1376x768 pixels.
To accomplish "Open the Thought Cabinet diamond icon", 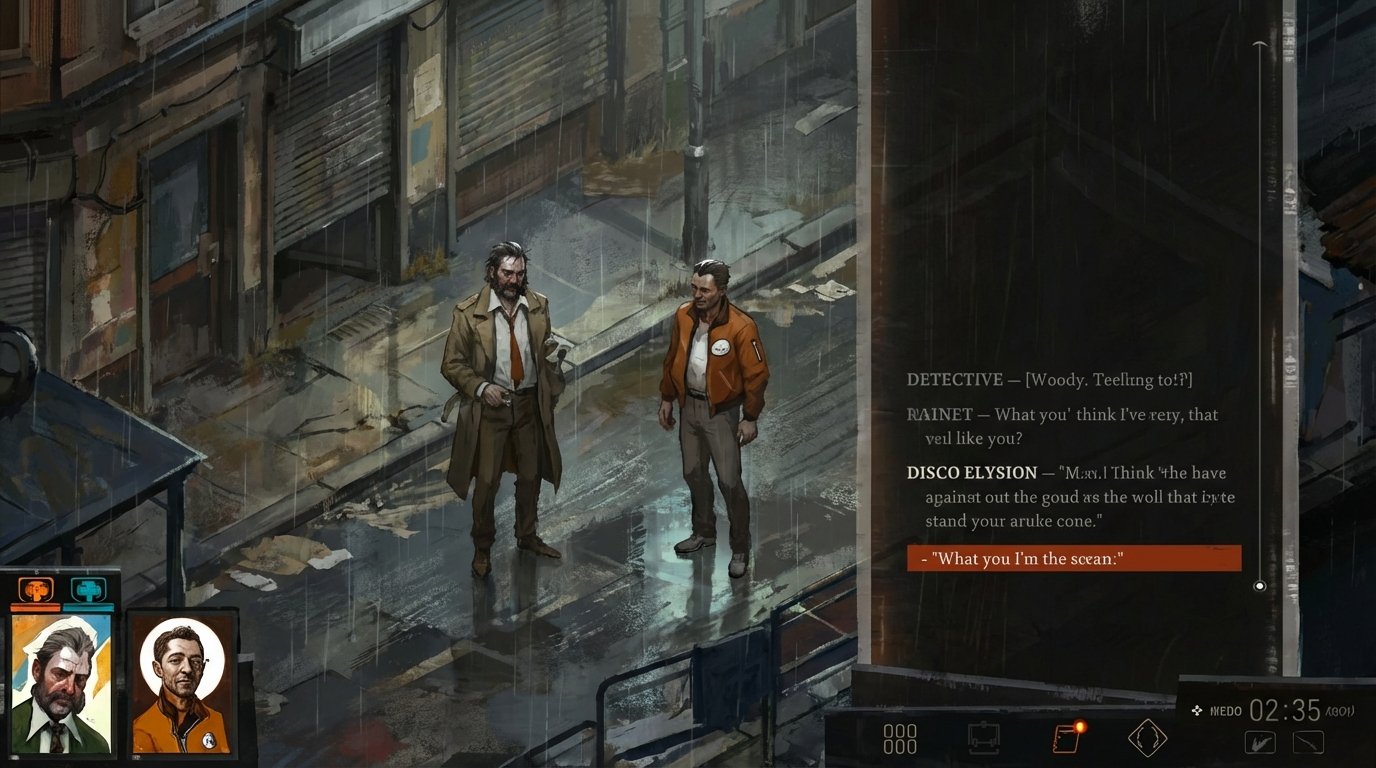I will [1145, 740].
